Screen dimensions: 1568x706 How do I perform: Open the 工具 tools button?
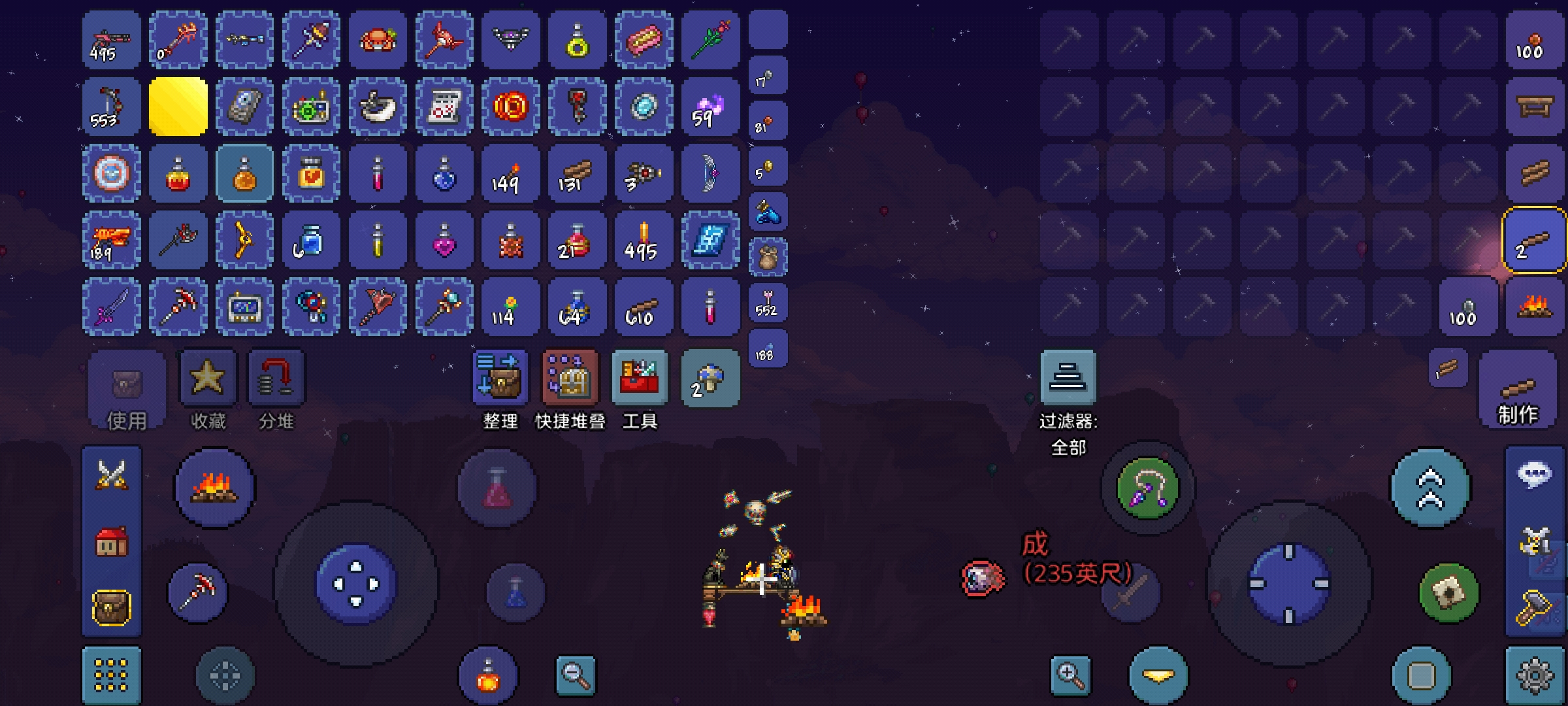(x=640, y=378)
